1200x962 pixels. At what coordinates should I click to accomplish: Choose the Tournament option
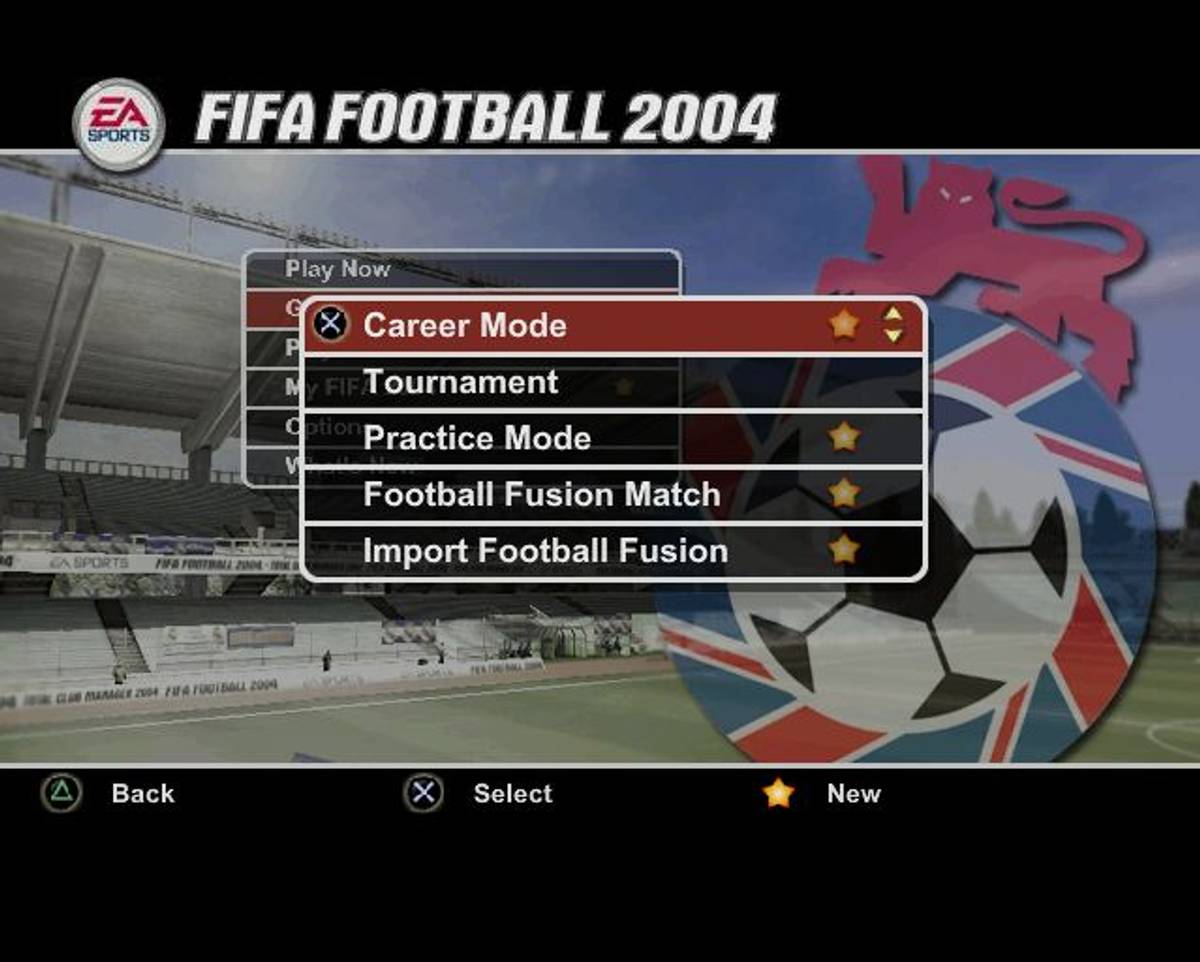coord(461,383)
